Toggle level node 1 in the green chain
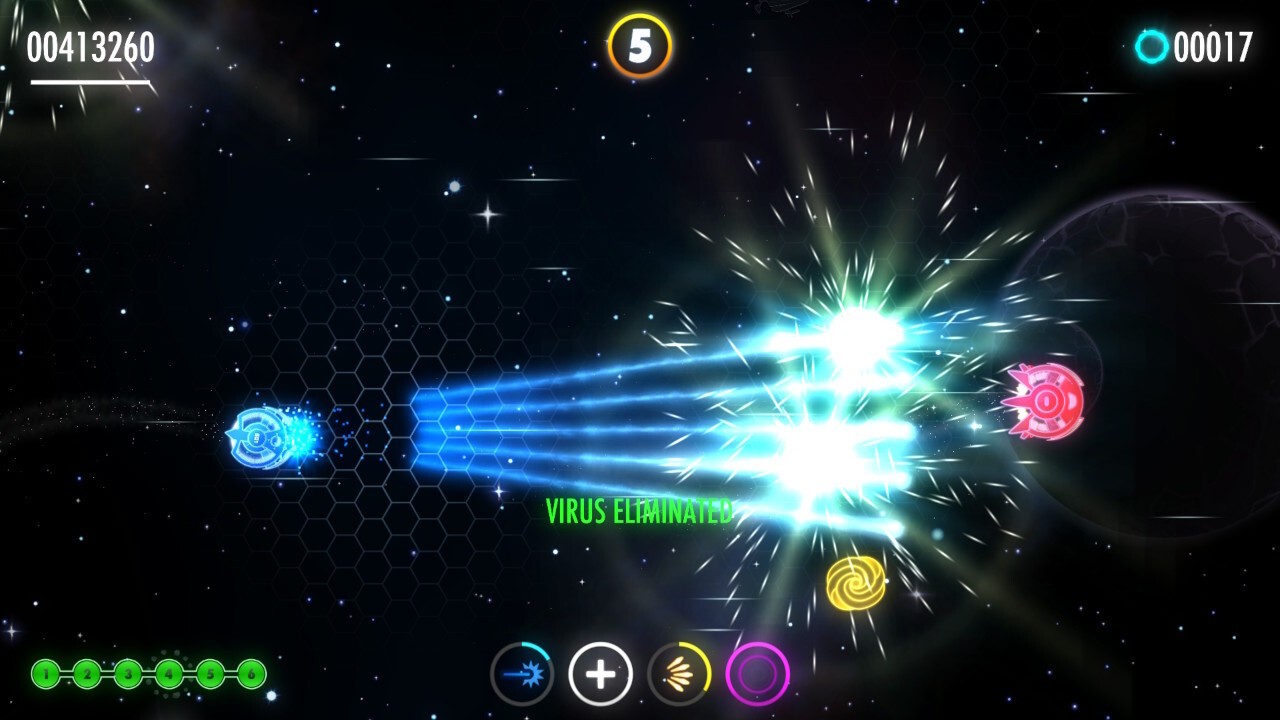This screenshot has height=720, width=1280. tap(45, 674)
